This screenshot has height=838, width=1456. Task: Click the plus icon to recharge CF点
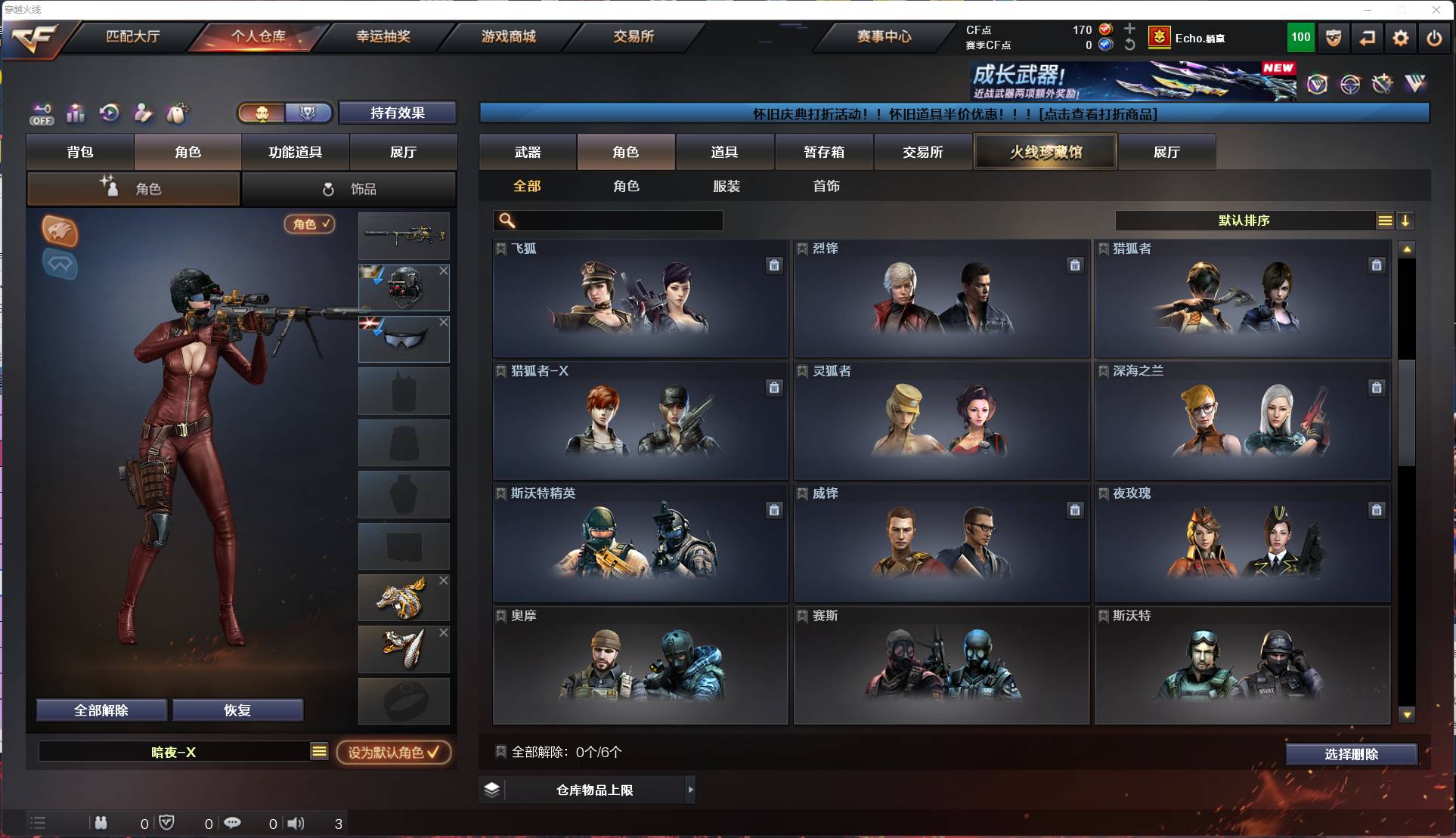coord(1129,29)
